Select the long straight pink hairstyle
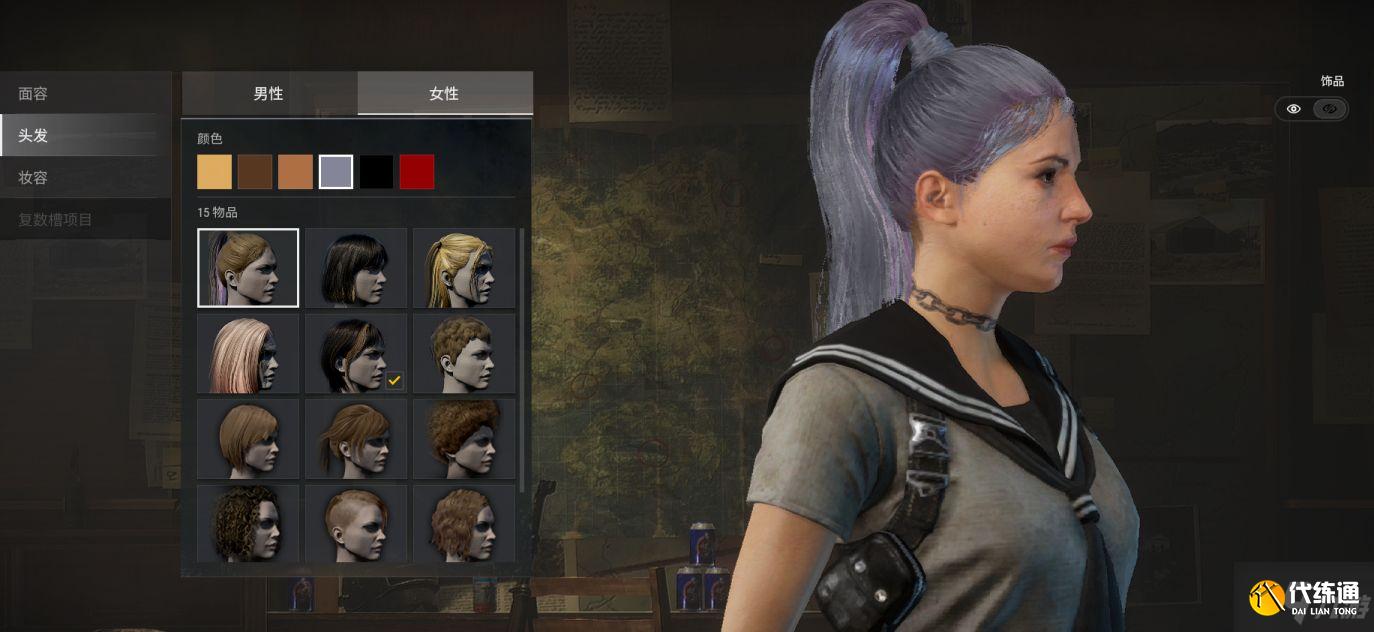1374x632 pixels. (248, 353)
